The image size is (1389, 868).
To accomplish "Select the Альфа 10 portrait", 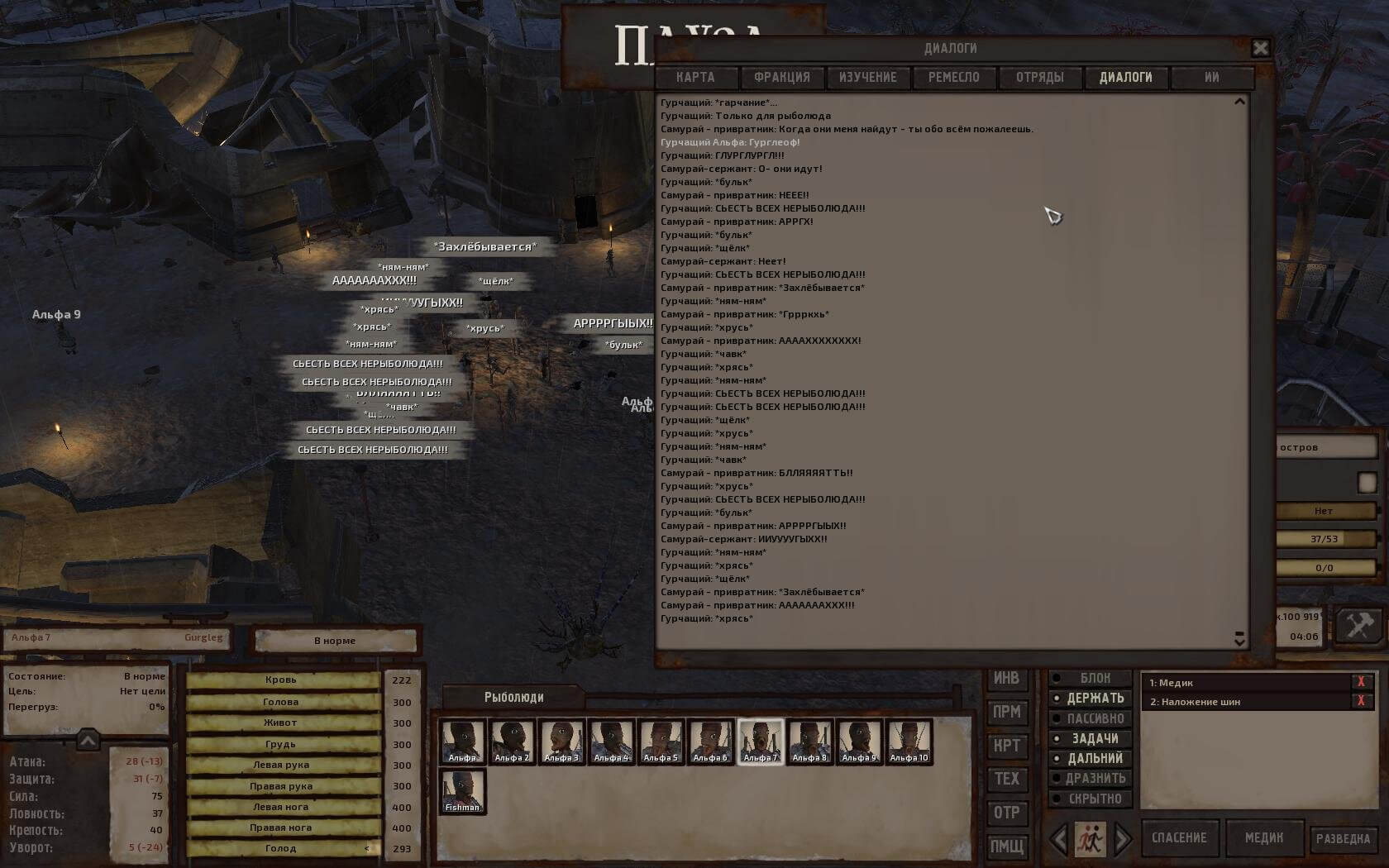I will [x=909, y=742].
